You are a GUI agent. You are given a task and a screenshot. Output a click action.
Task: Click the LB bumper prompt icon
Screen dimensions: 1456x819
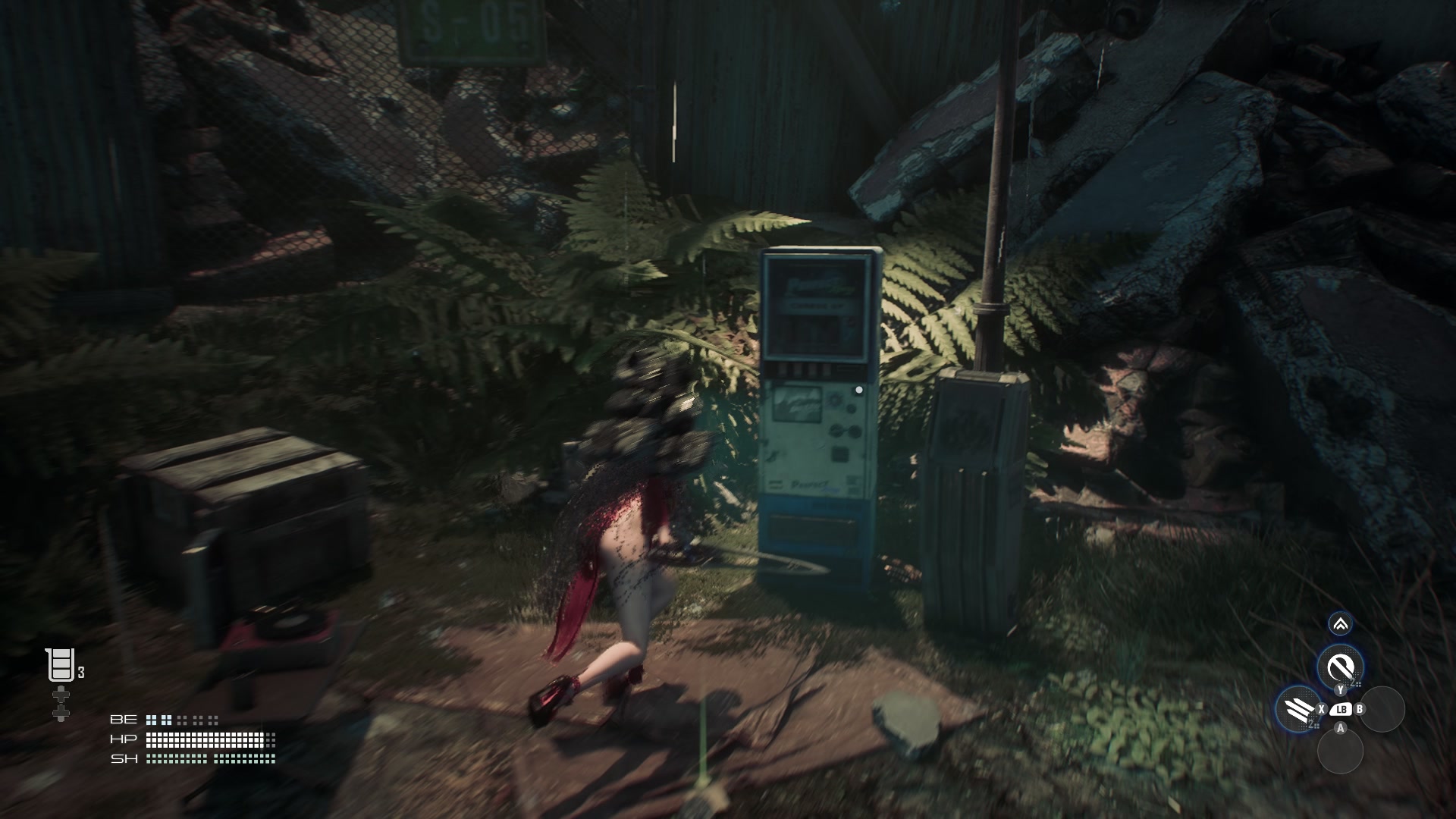pyautogui.click(x=1341, y=709)
